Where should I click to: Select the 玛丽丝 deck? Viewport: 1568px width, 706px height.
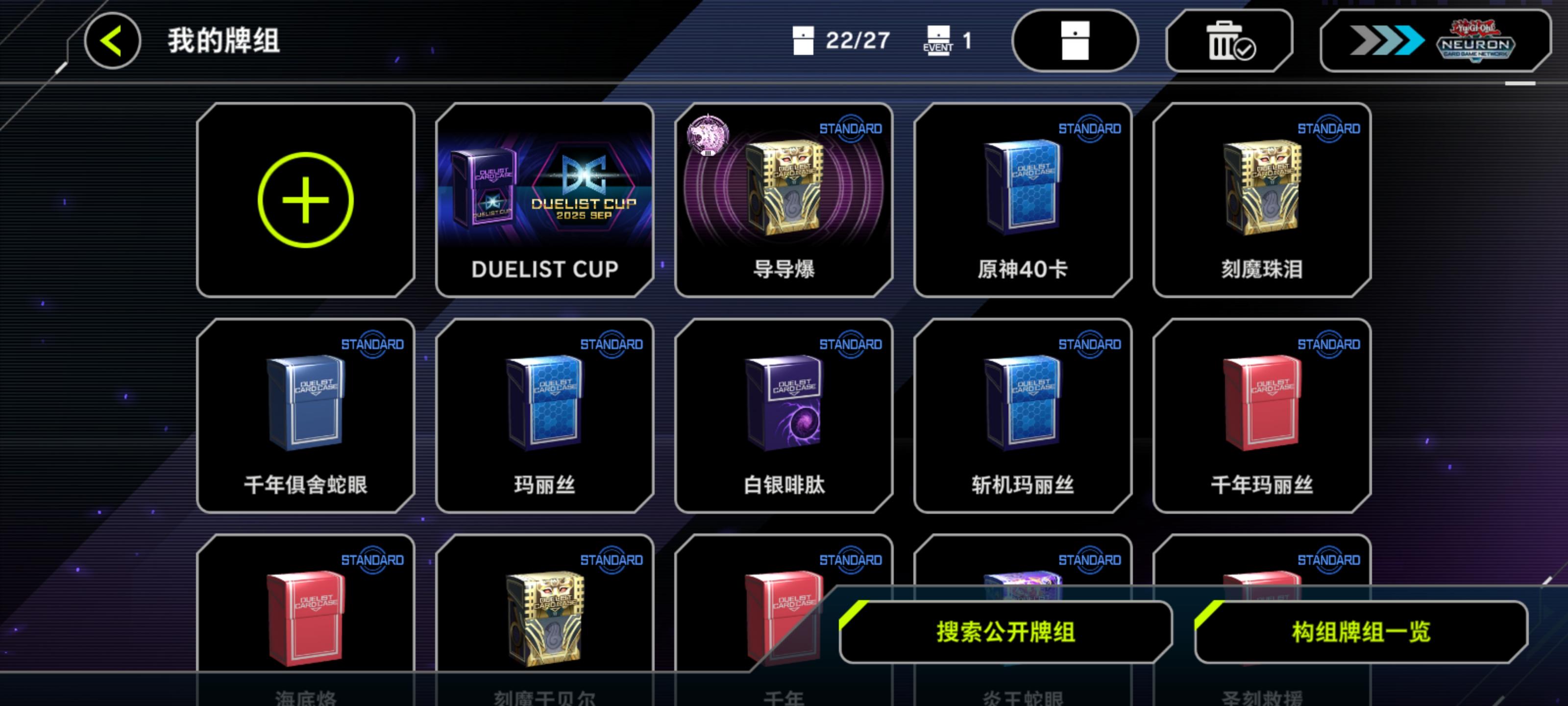coord(545,417)
